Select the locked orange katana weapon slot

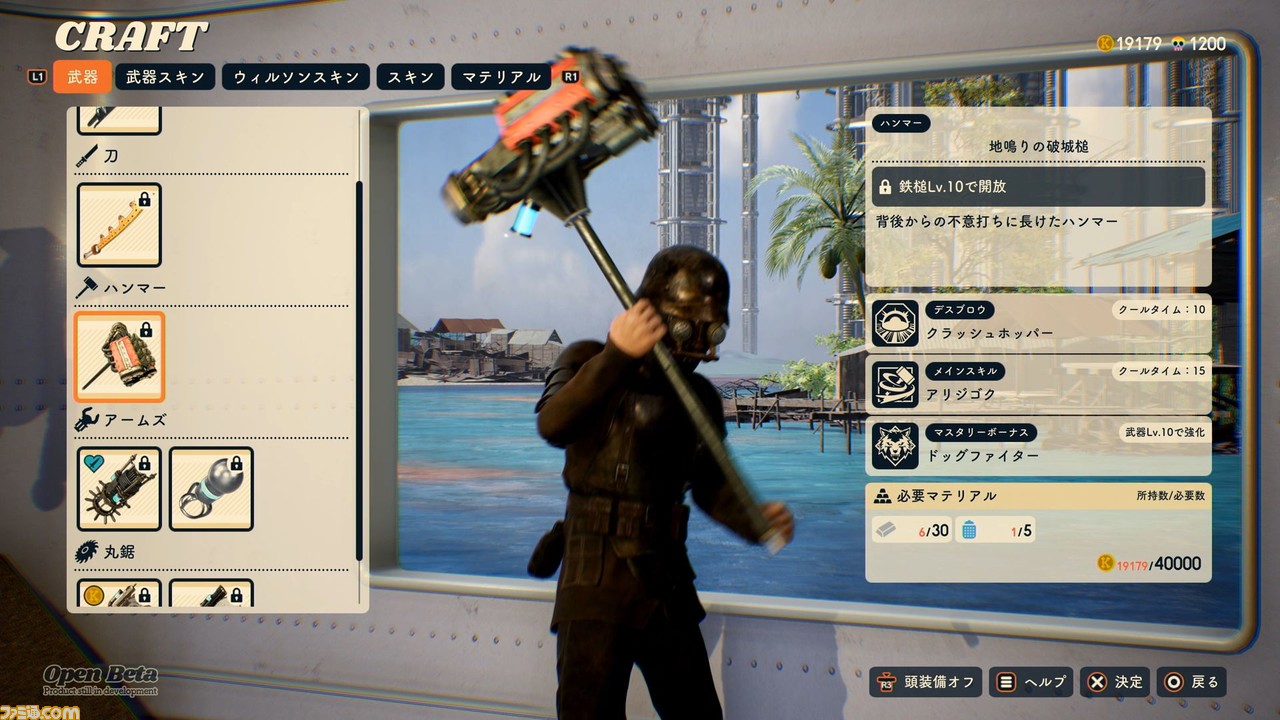(119, 225)
